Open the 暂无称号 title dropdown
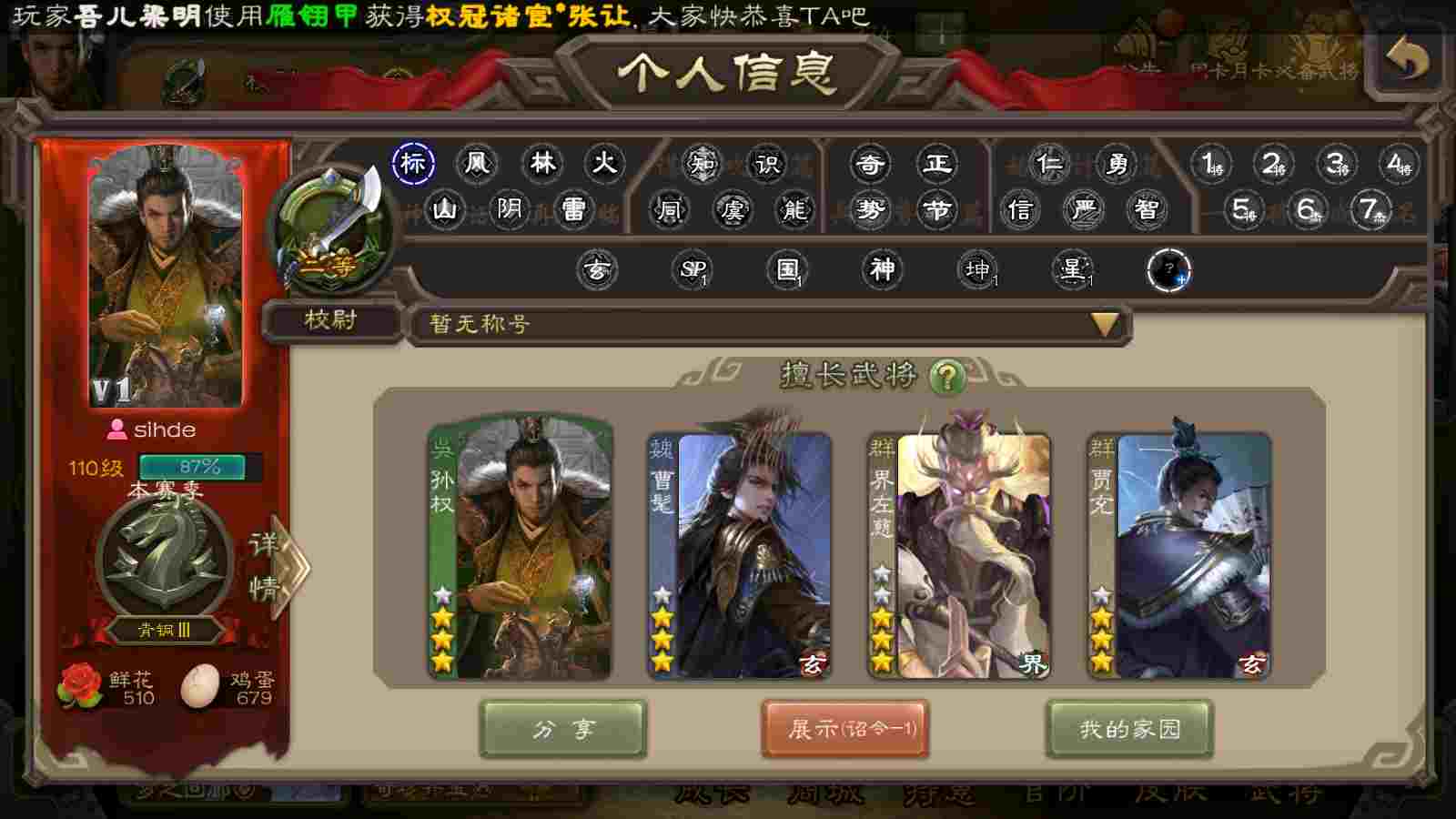 click(x=1104, y=324)
